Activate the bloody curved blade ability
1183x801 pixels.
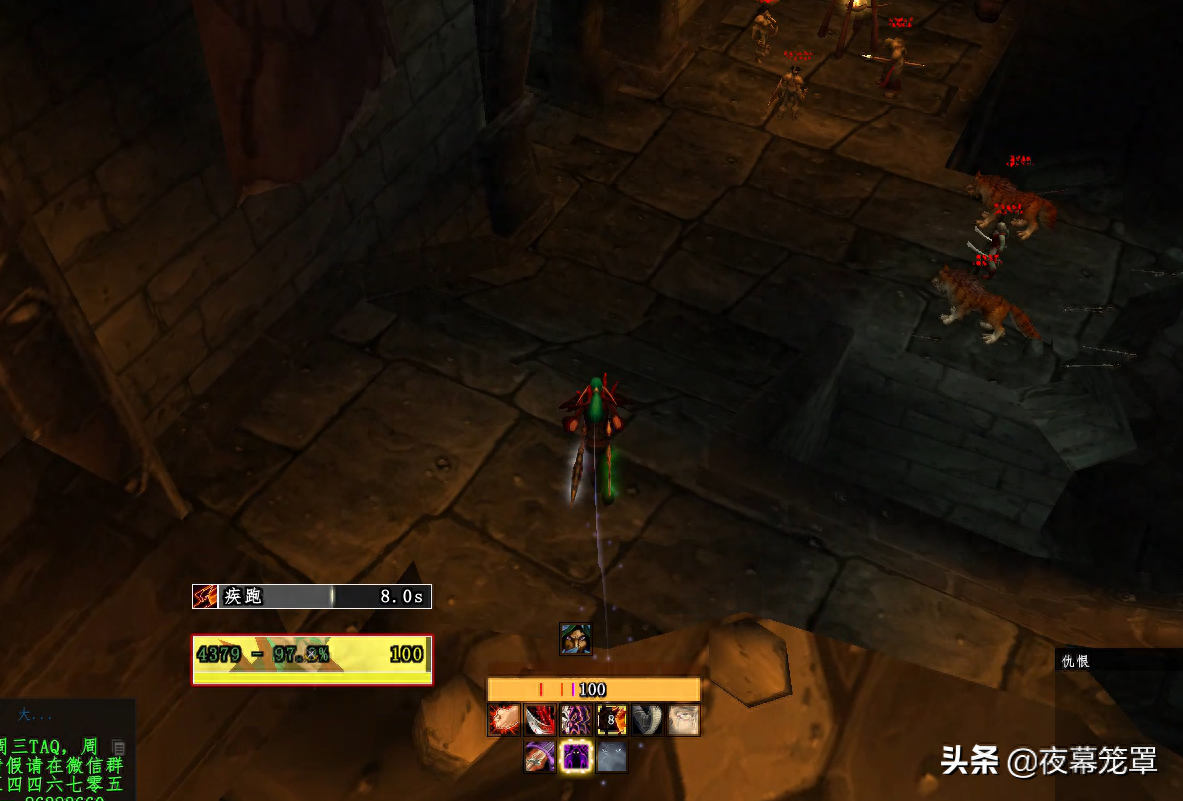tap(540, 720)
